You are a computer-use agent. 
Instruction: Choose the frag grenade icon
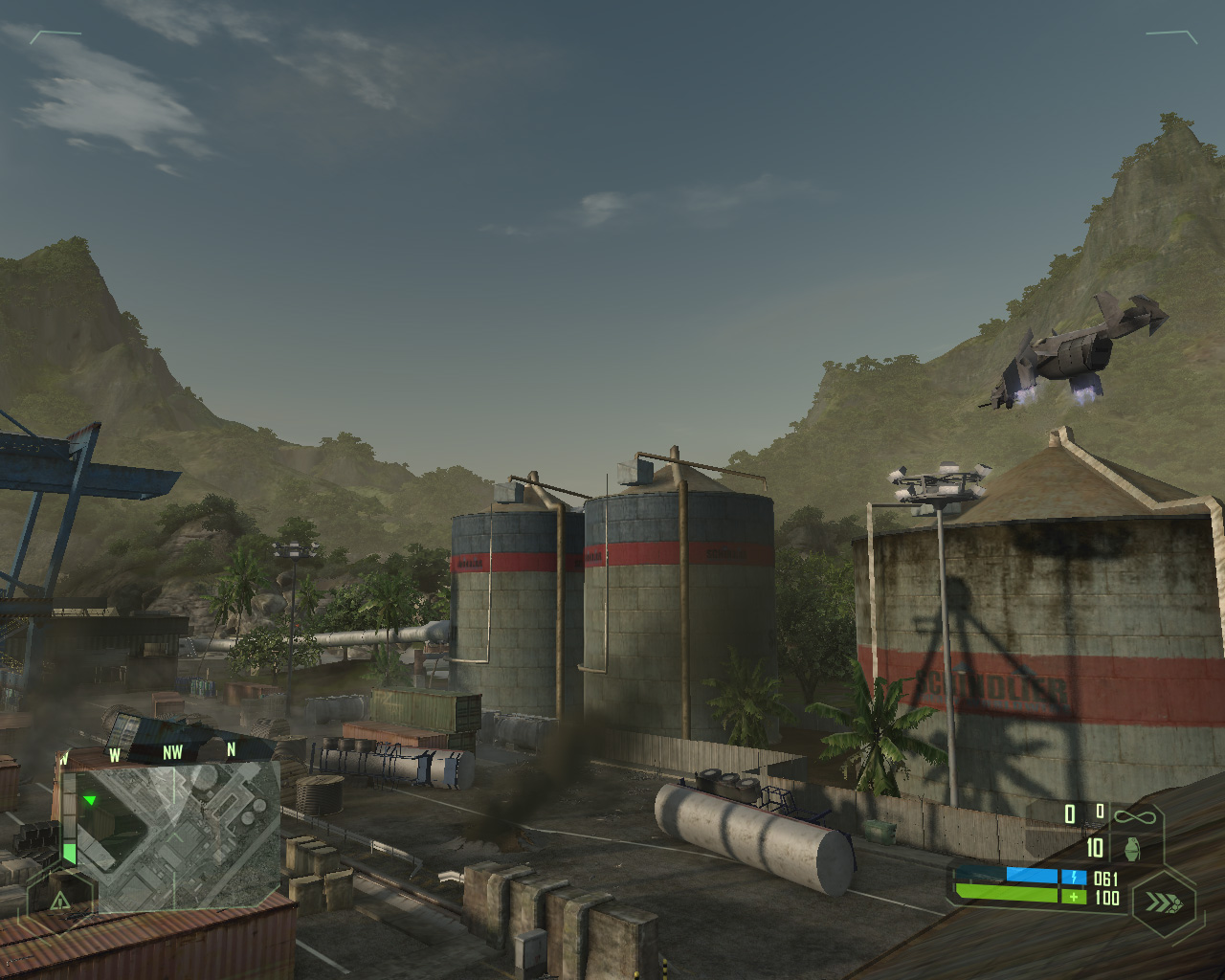click(x=1133, y=849)
